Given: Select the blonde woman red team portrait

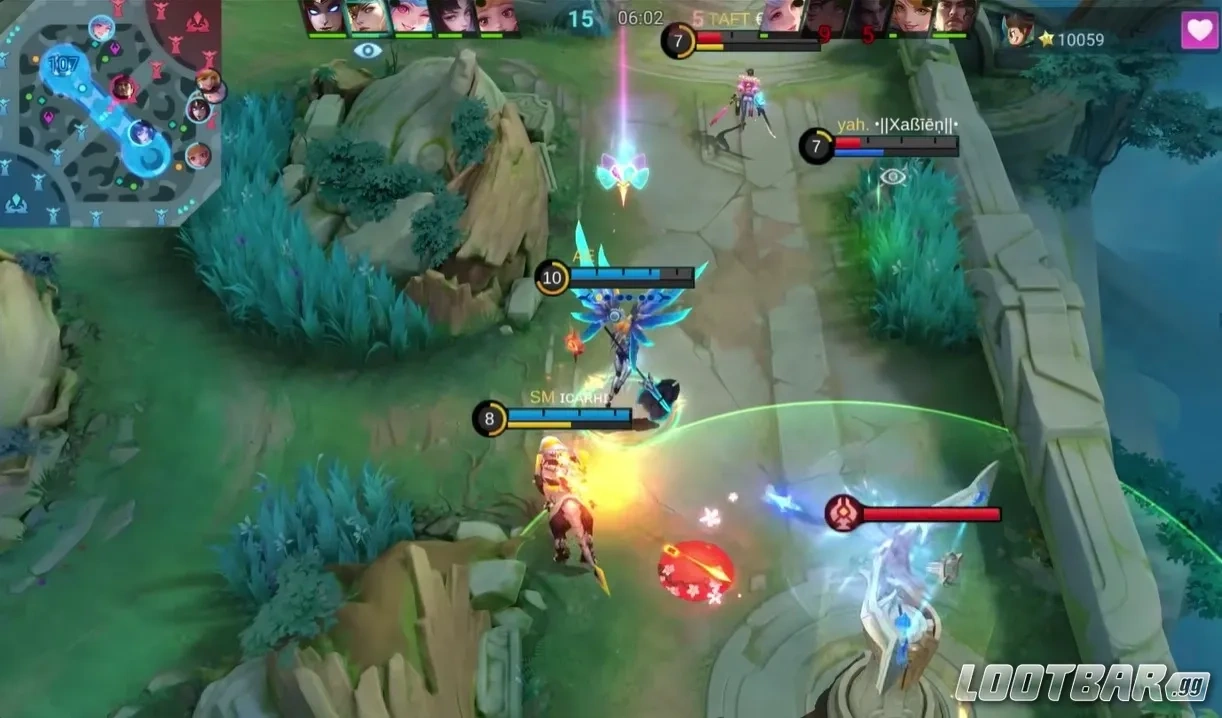Looking at the screenshot, I should (912, 17).
